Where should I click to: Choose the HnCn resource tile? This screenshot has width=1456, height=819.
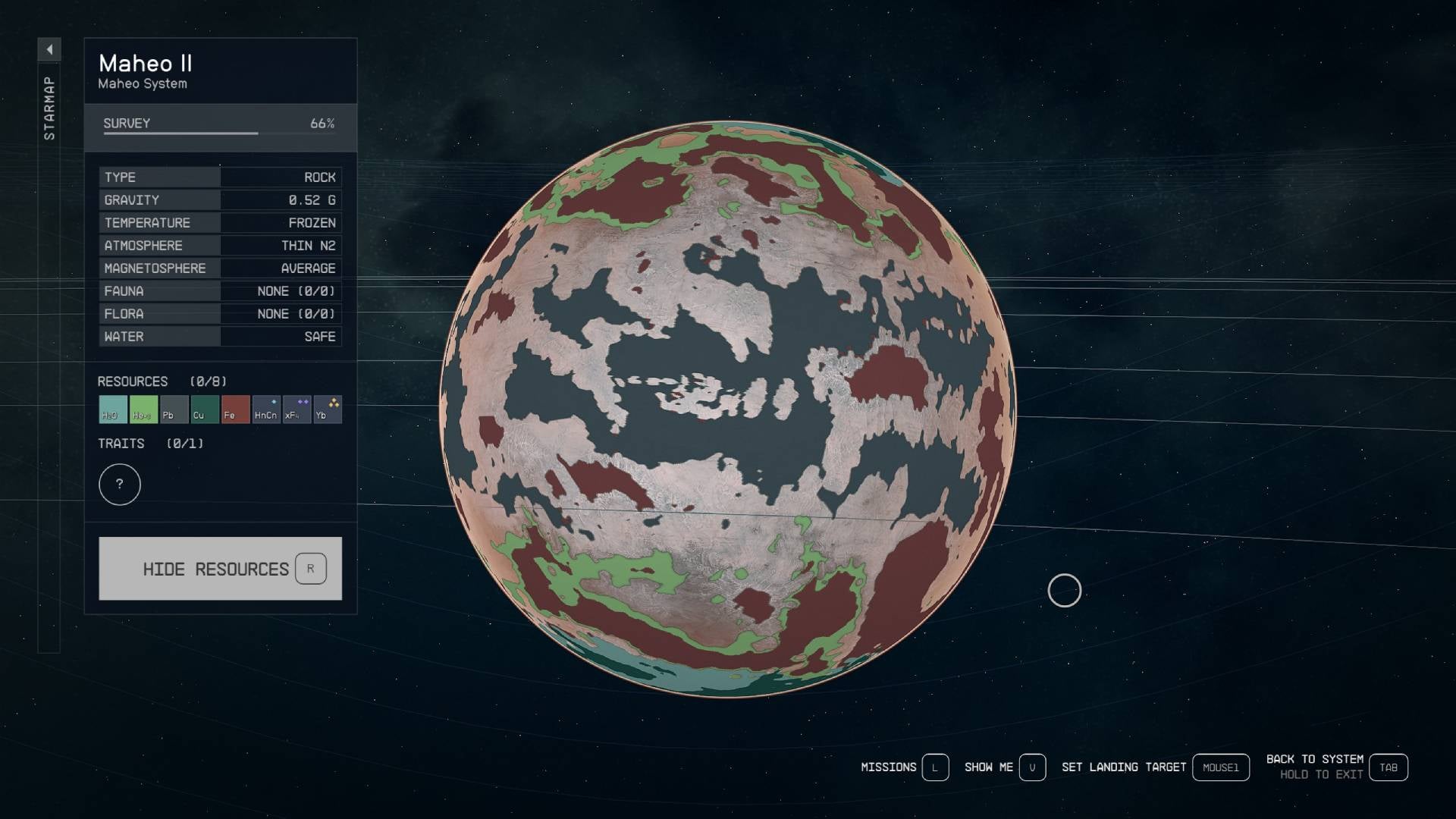(x=266, y=409)
